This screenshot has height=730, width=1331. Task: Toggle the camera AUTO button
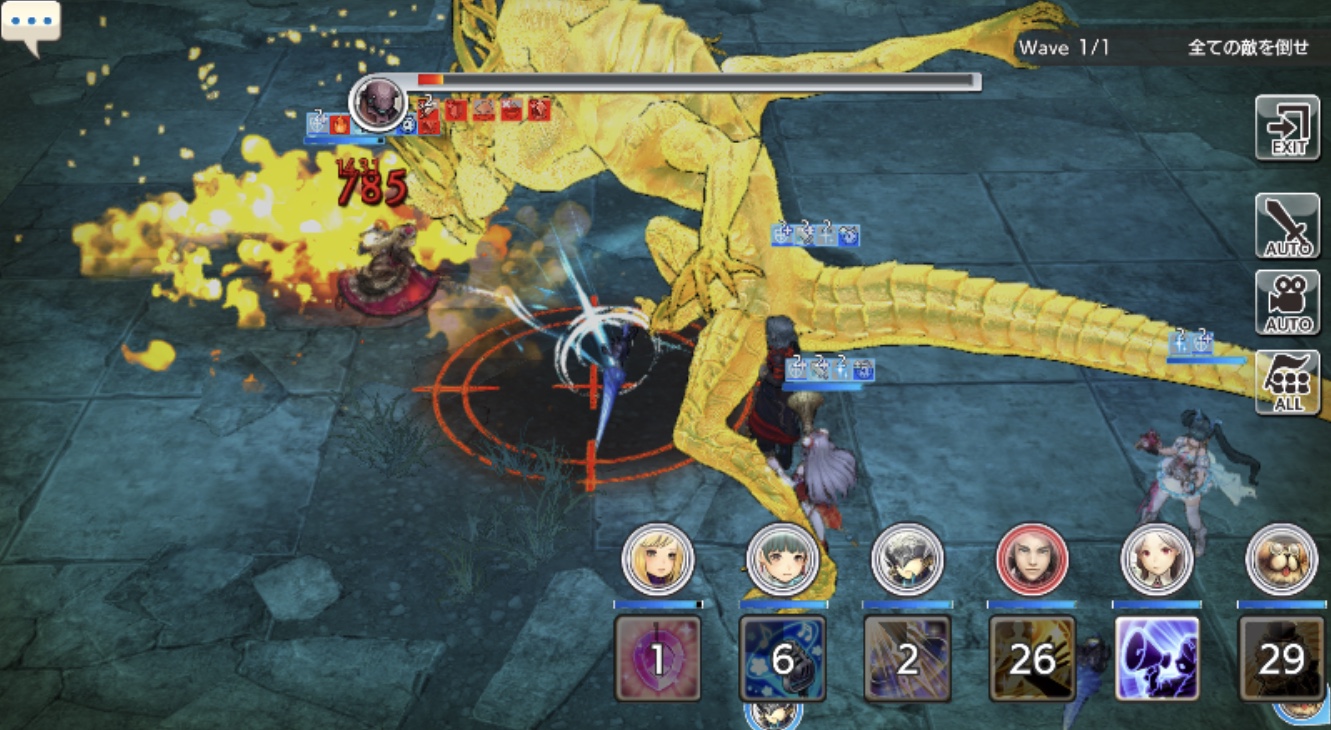[1287, 302]
